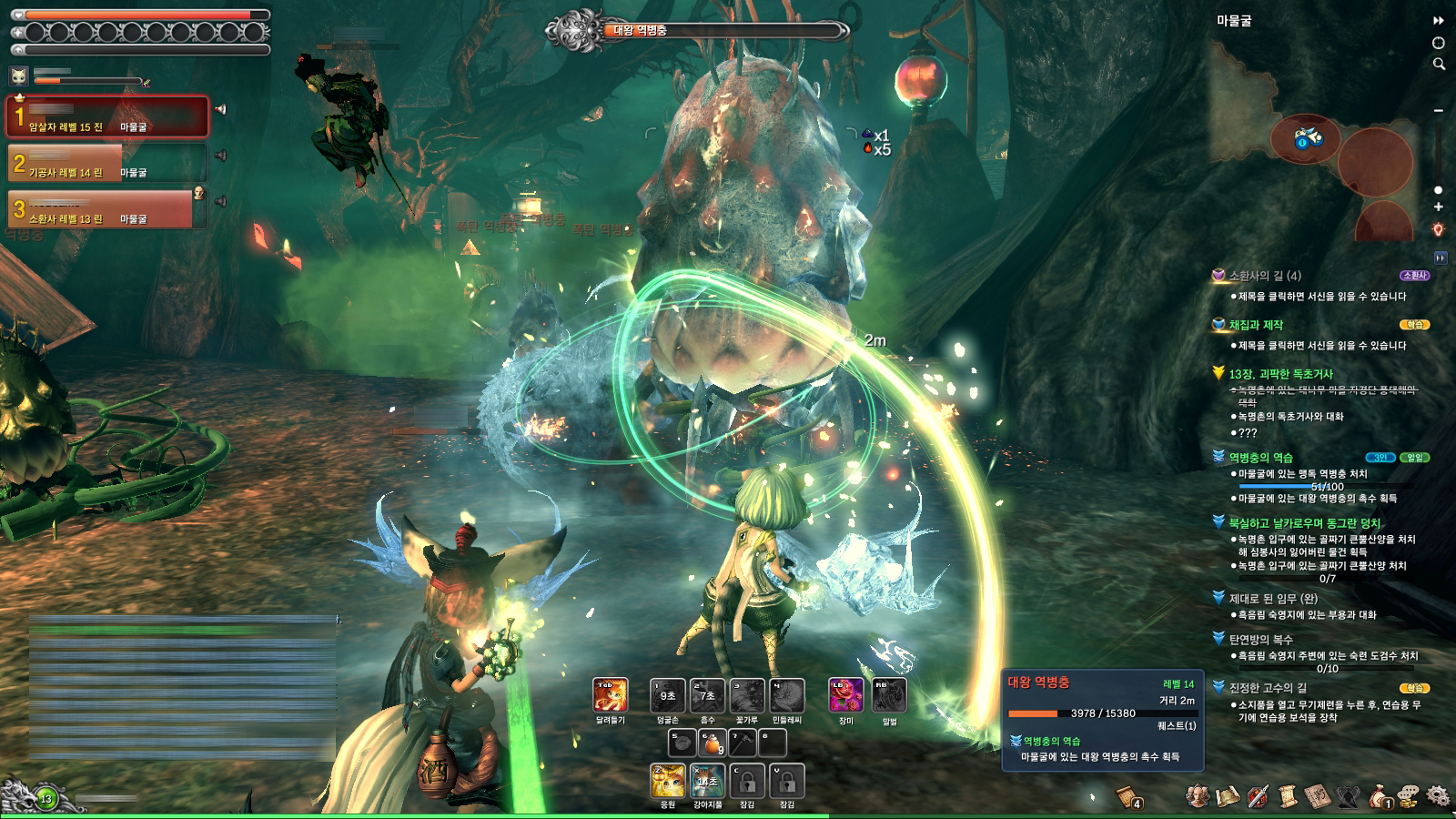
Task: Toggle the minimap lightbulb hint icon
Action: tap(1439, 229)
